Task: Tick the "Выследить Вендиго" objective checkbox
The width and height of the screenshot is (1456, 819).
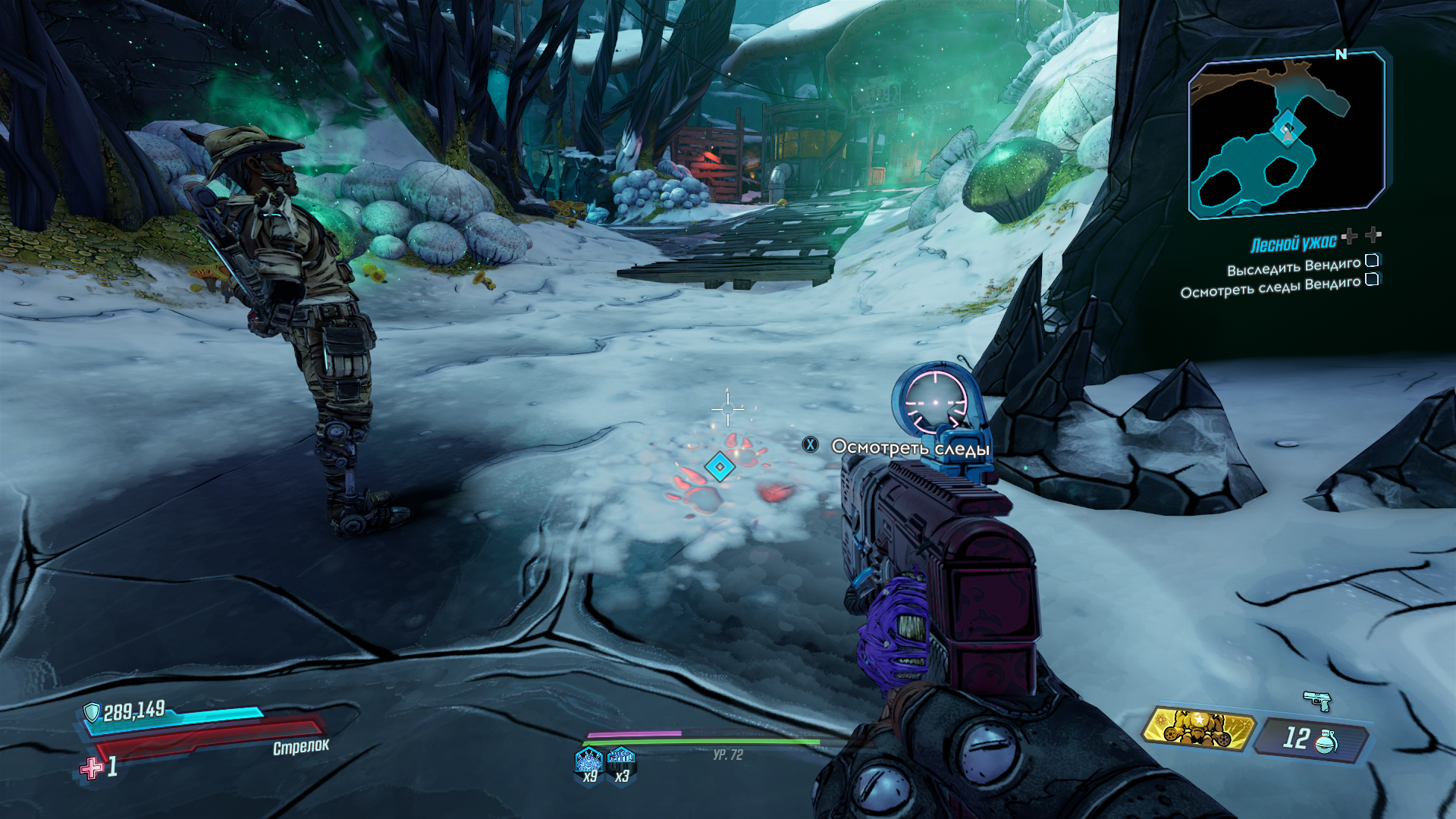Action: click(x=1372, y=261)
